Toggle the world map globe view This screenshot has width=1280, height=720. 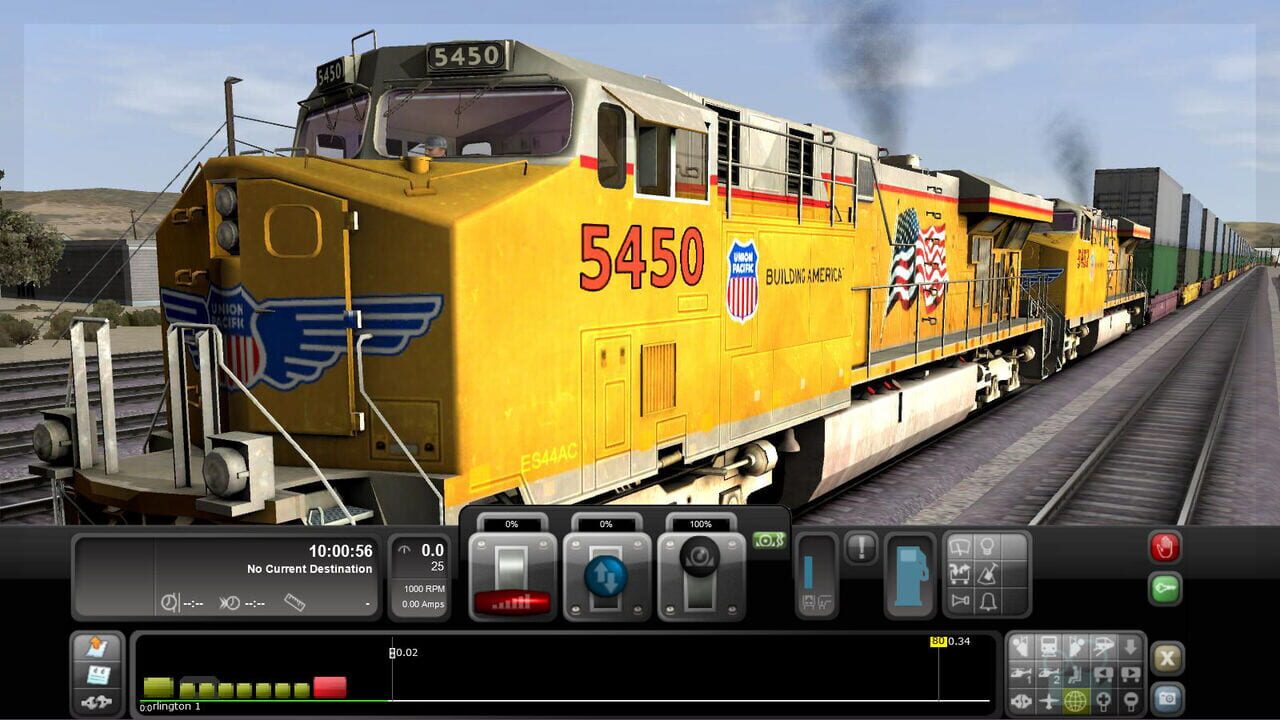pos(1076,700)
